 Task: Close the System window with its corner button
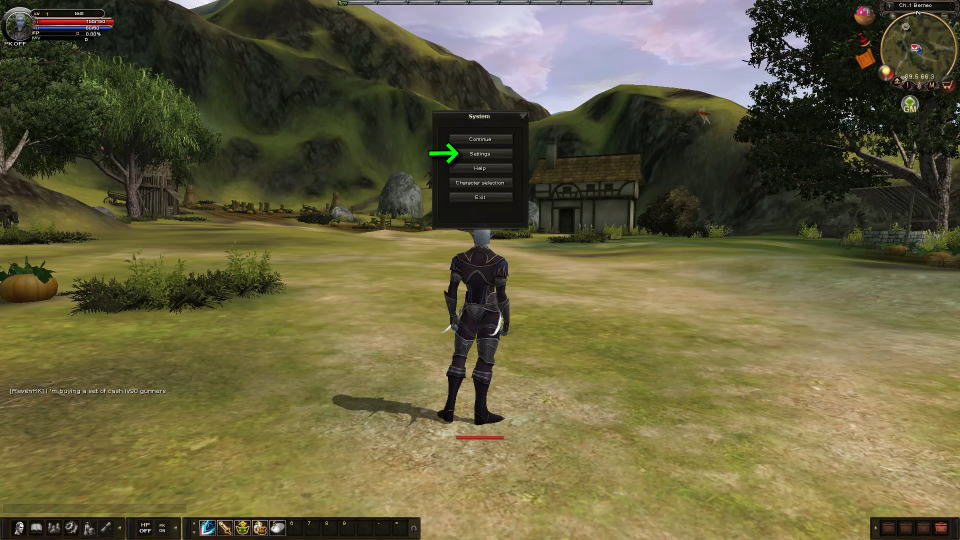pos(522,117)
